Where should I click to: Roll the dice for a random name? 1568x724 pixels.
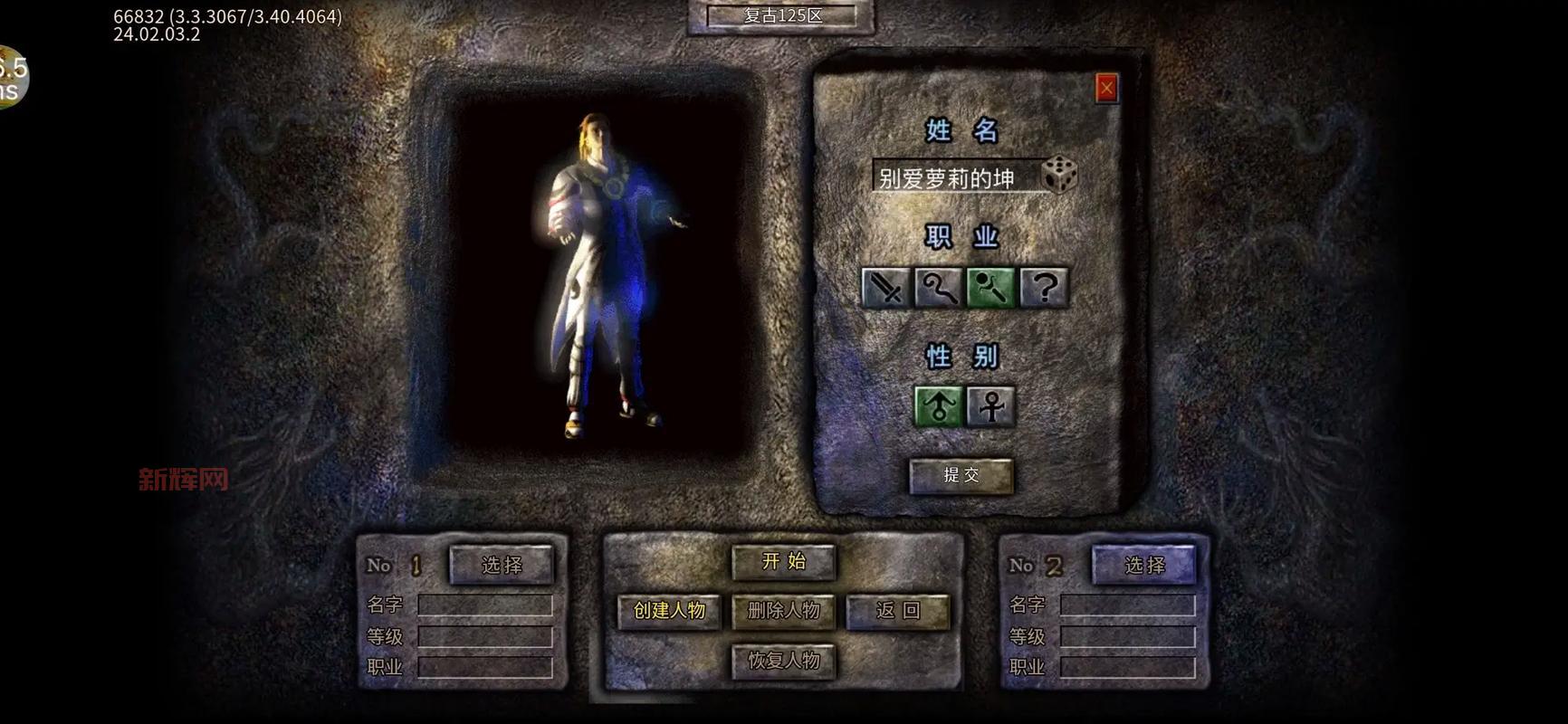click(x=1060, y=174)
